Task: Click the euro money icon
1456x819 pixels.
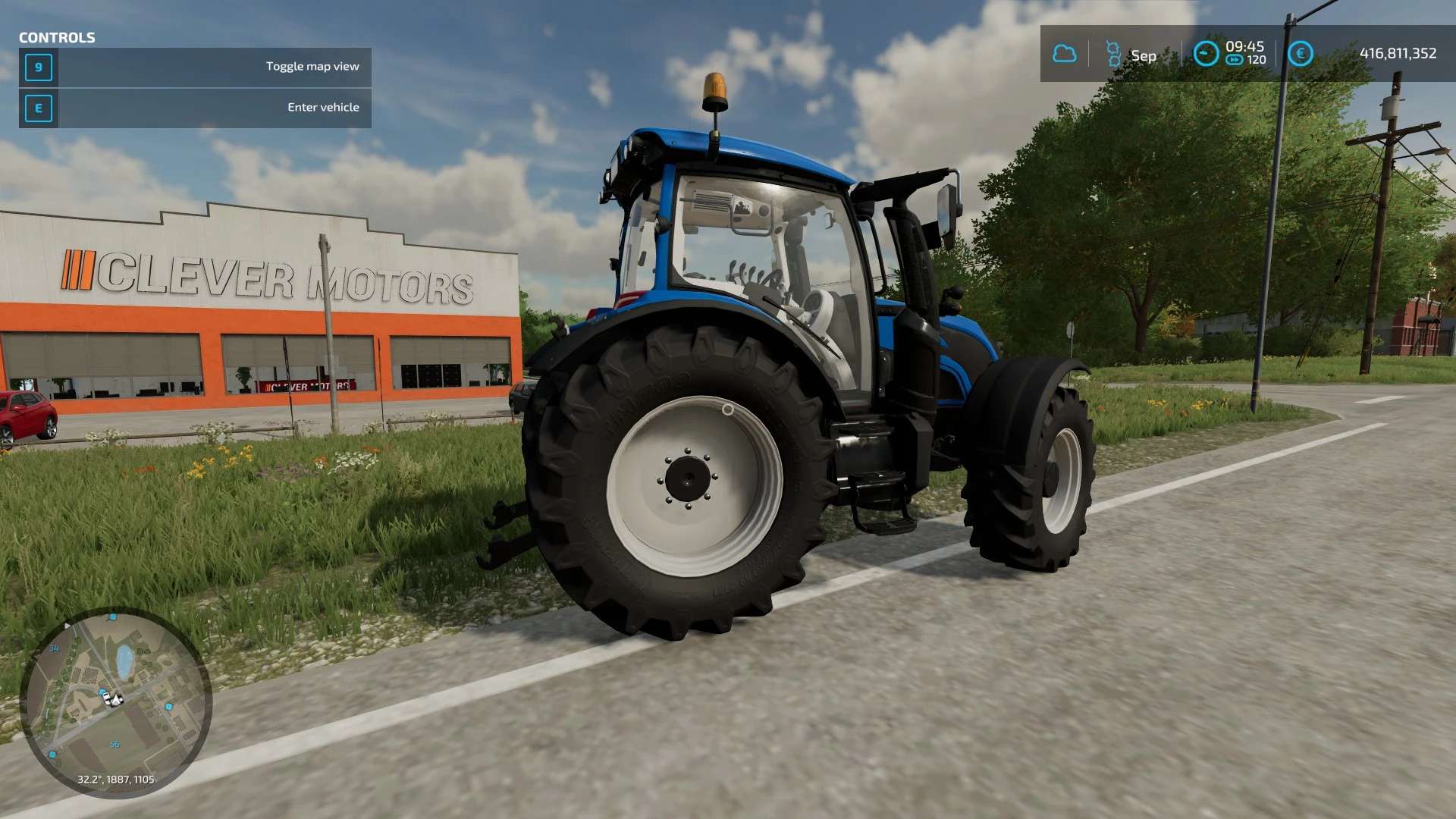Action: [1300, 54]
